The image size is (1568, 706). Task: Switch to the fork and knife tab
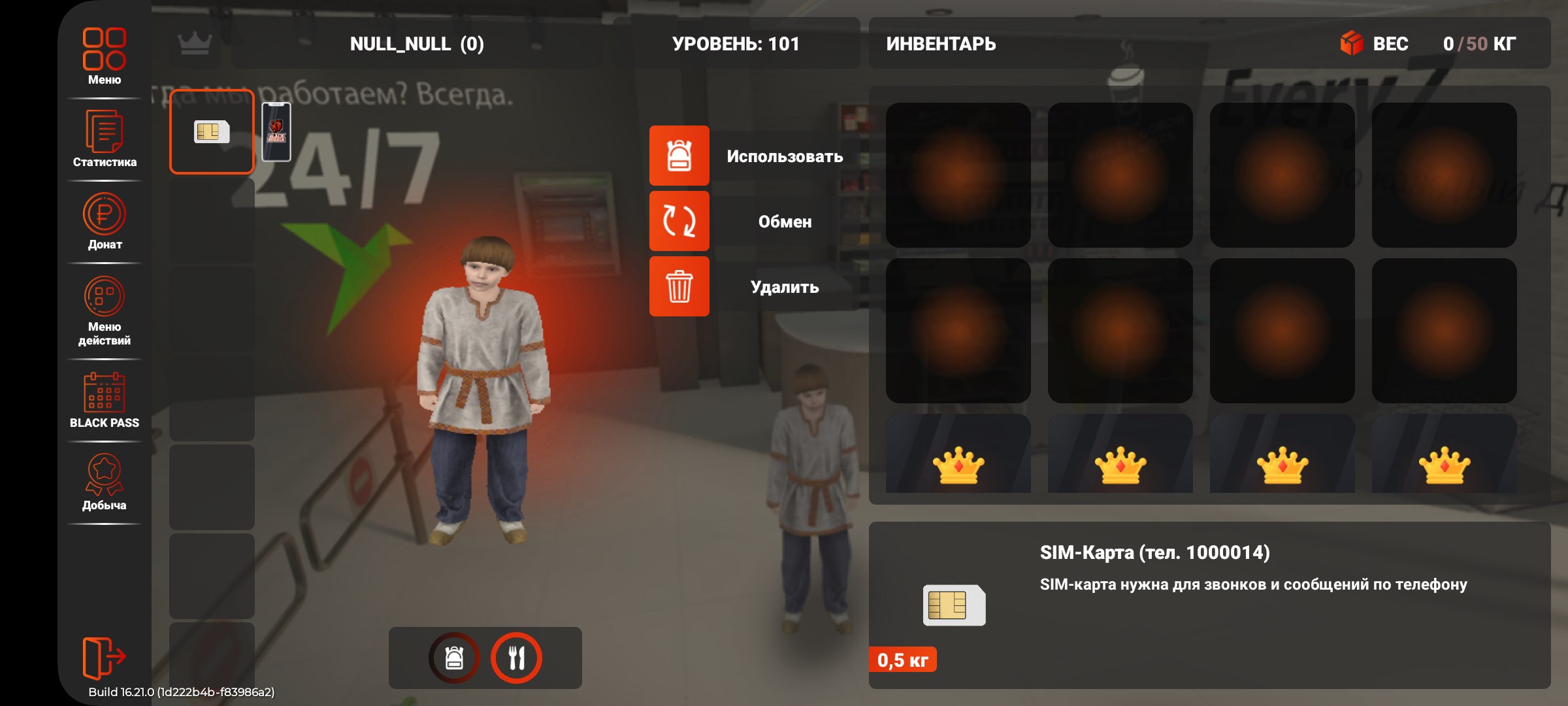516,658
